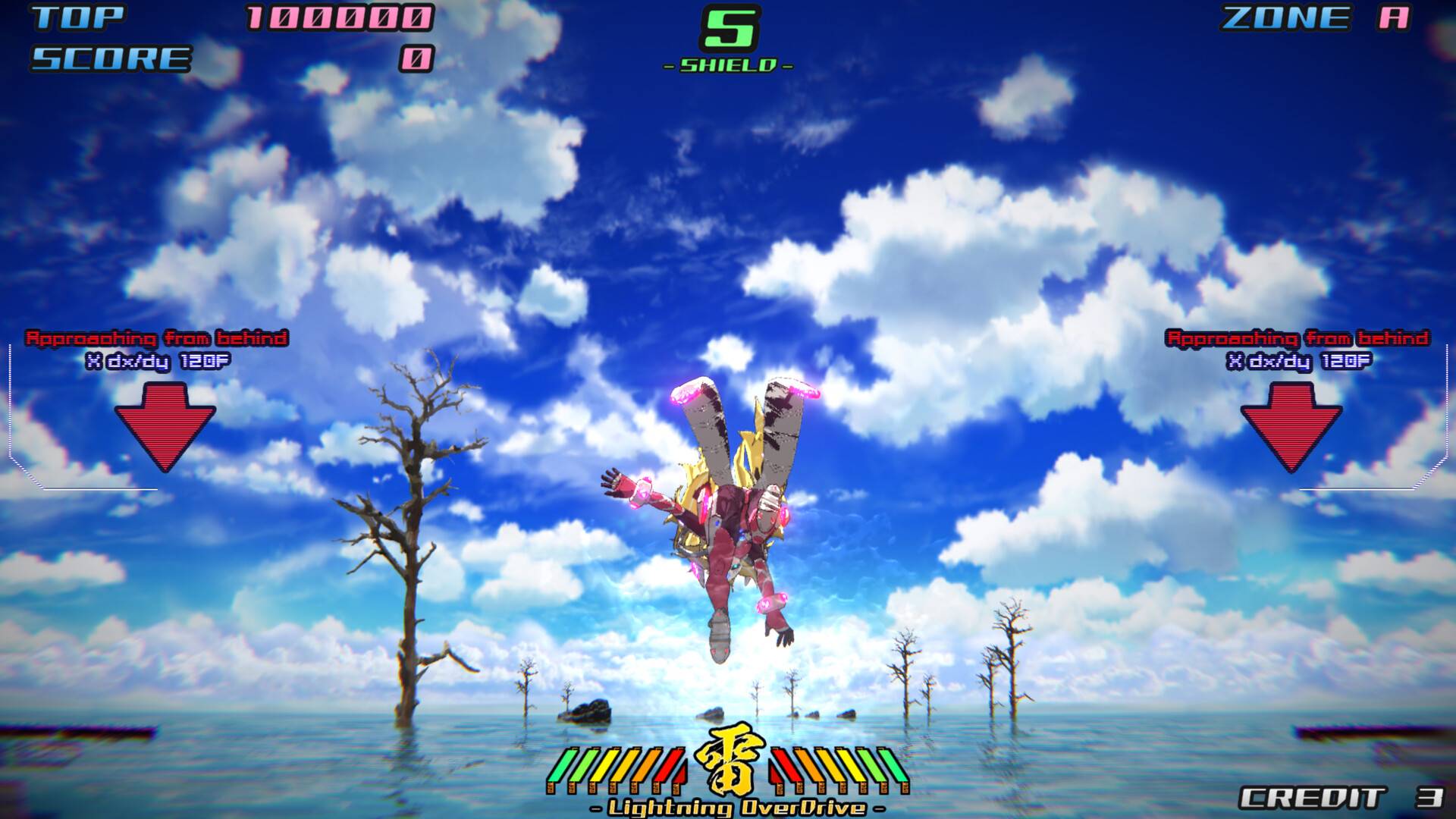Select the left dx/dy 120F readout
The width and height of the screenshot is (1456, 819).
pyautogui.click(x=158, y=362)
